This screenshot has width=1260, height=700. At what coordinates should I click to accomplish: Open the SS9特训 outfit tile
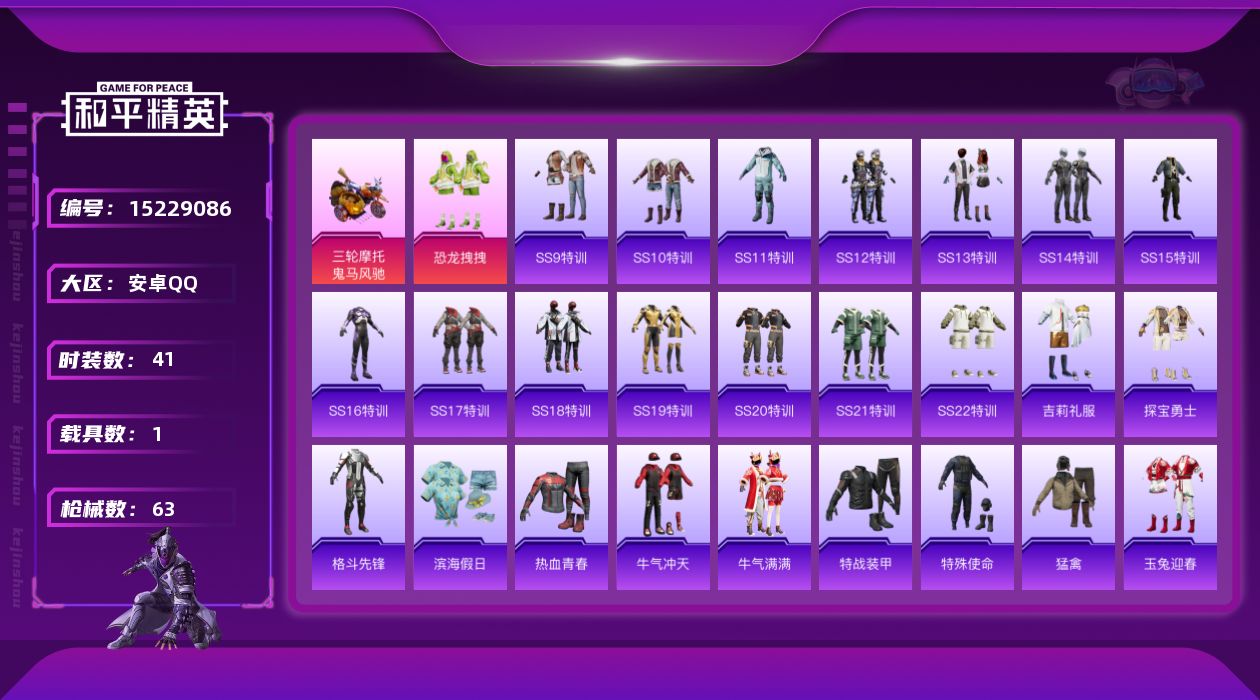click(561, 211)
